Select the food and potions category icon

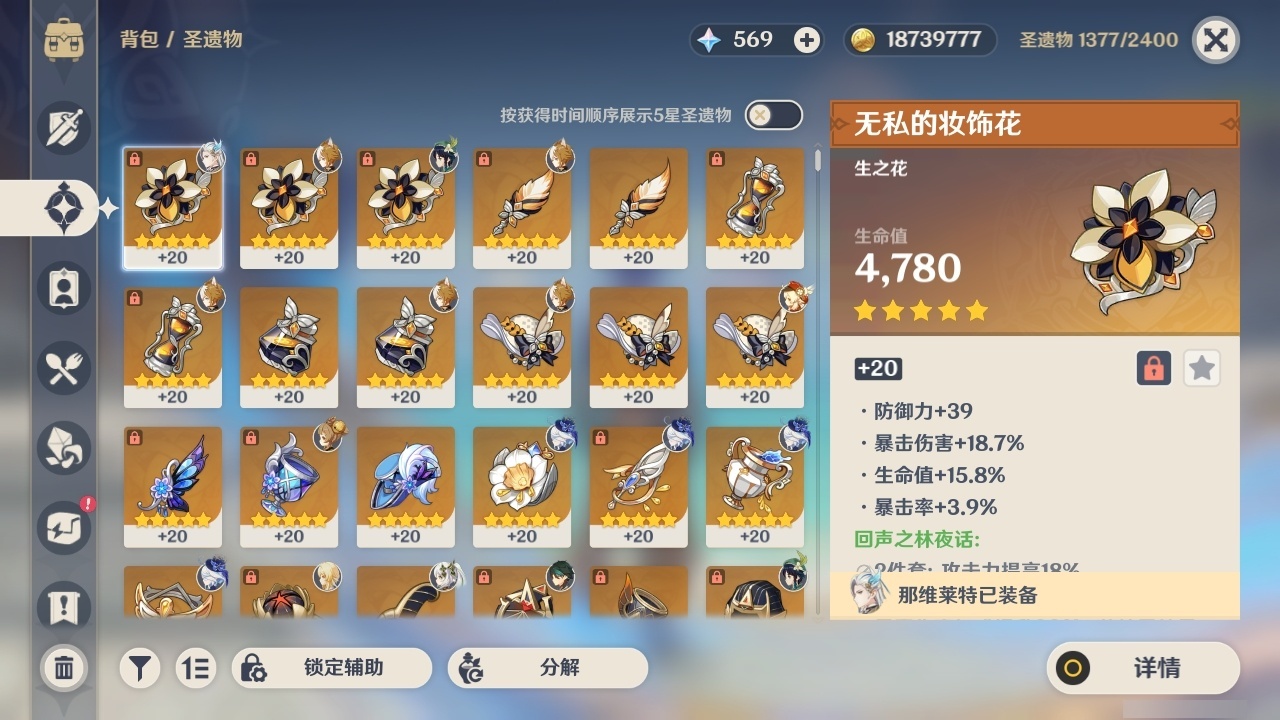tap(63, 368)
